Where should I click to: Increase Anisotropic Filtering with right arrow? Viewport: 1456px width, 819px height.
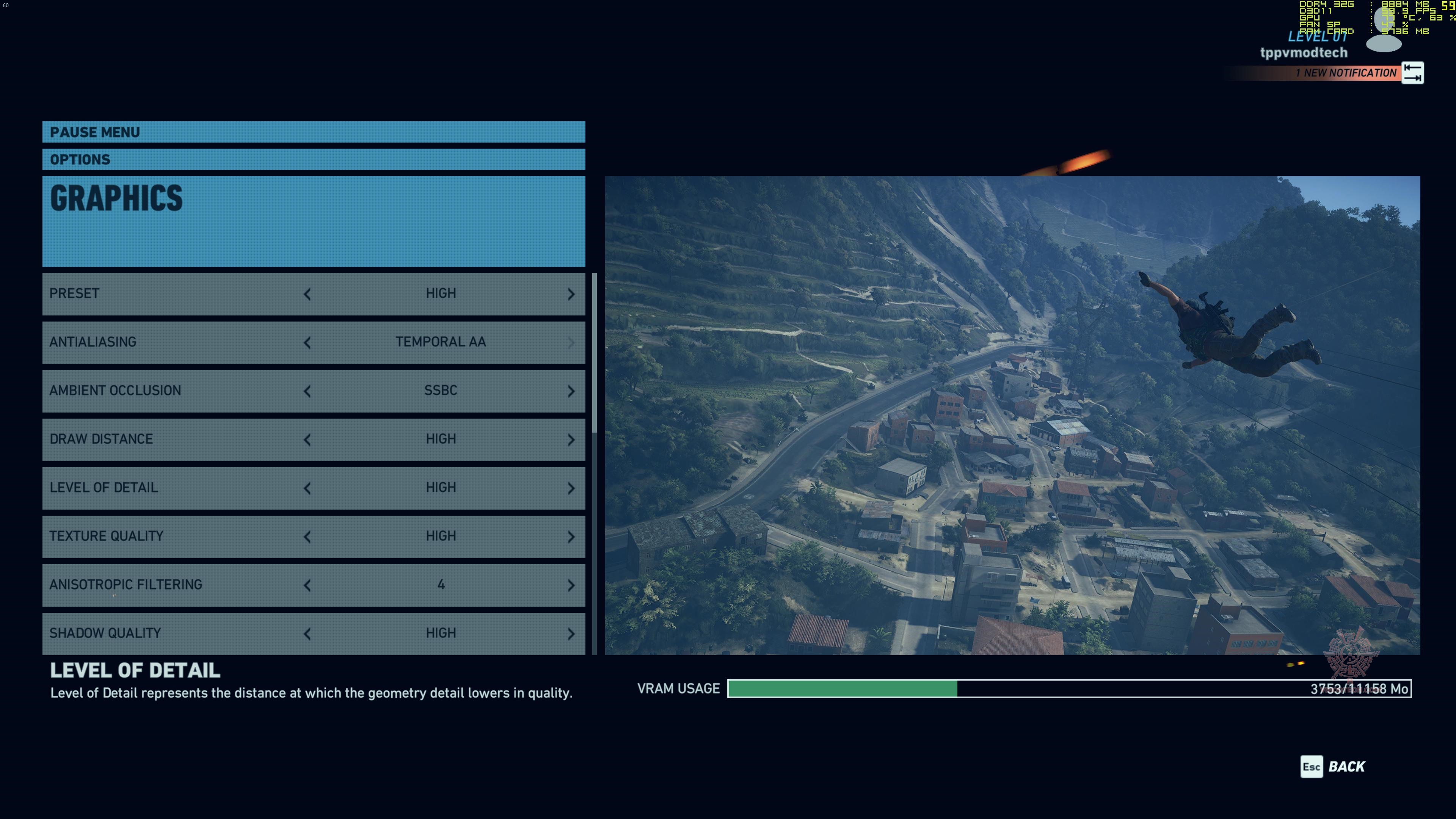coord(571,585)
